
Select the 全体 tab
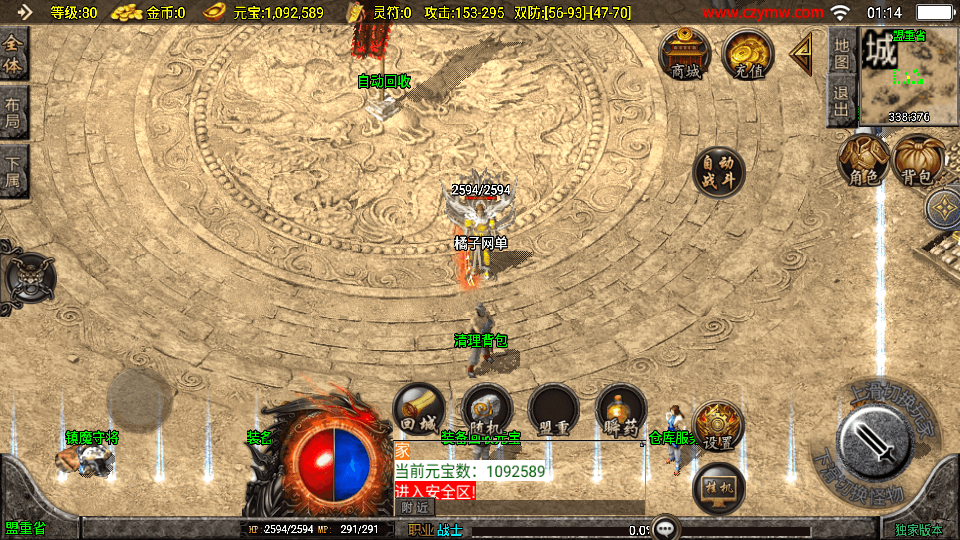coord(13,55)
